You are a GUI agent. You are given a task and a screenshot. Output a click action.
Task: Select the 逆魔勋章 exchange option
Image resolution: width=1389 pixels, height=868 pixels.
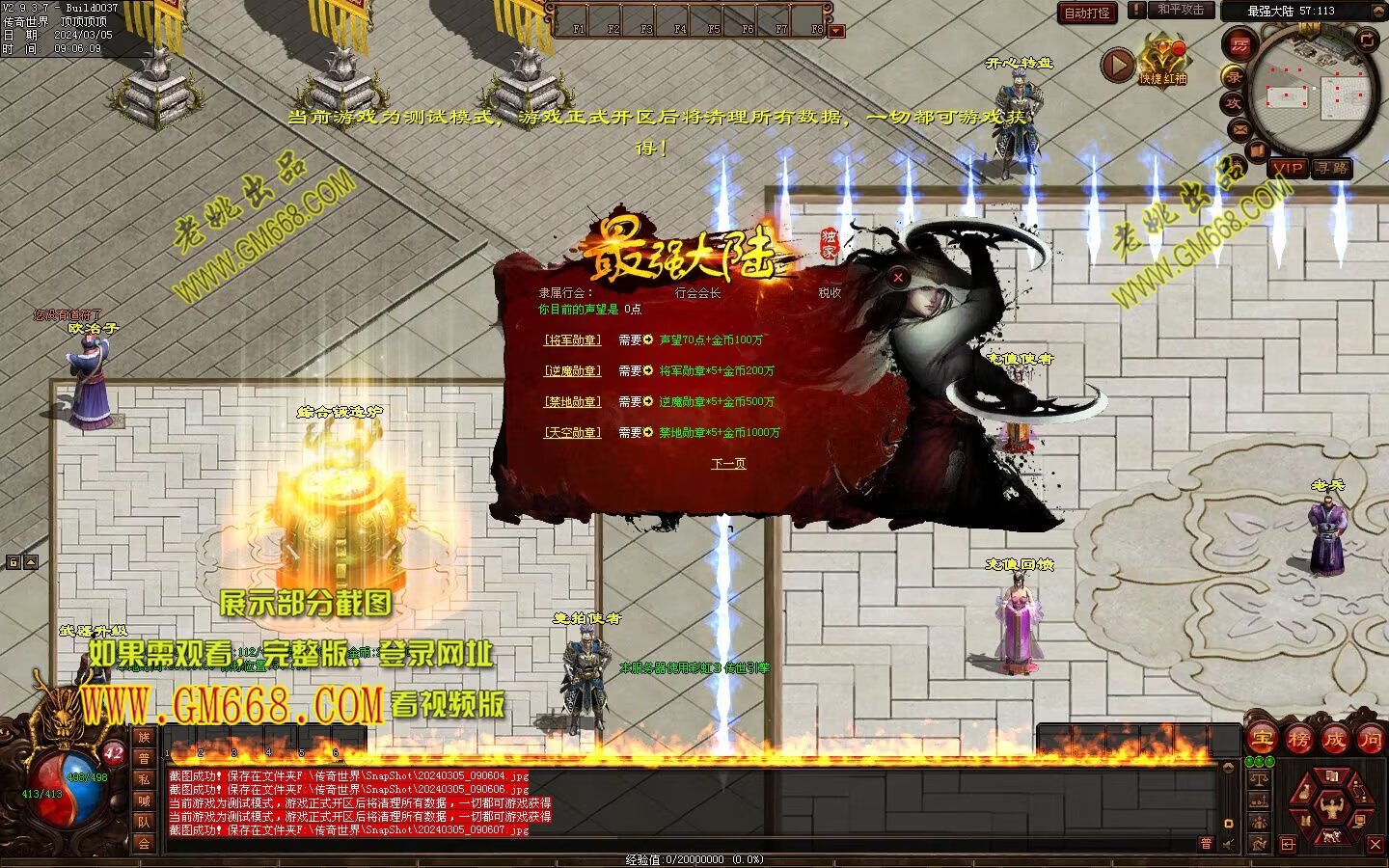pos(572,371)
